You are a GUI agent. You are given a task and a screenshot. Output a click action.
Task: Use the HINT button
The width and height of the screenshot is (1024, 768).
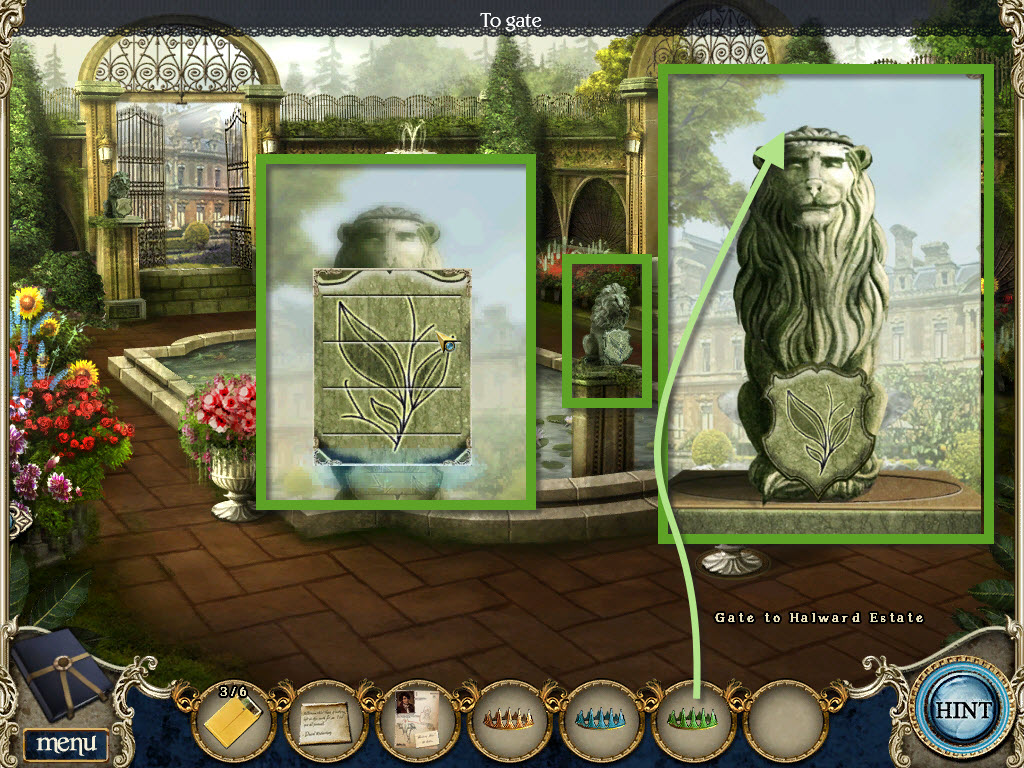(x=963, y=711)
